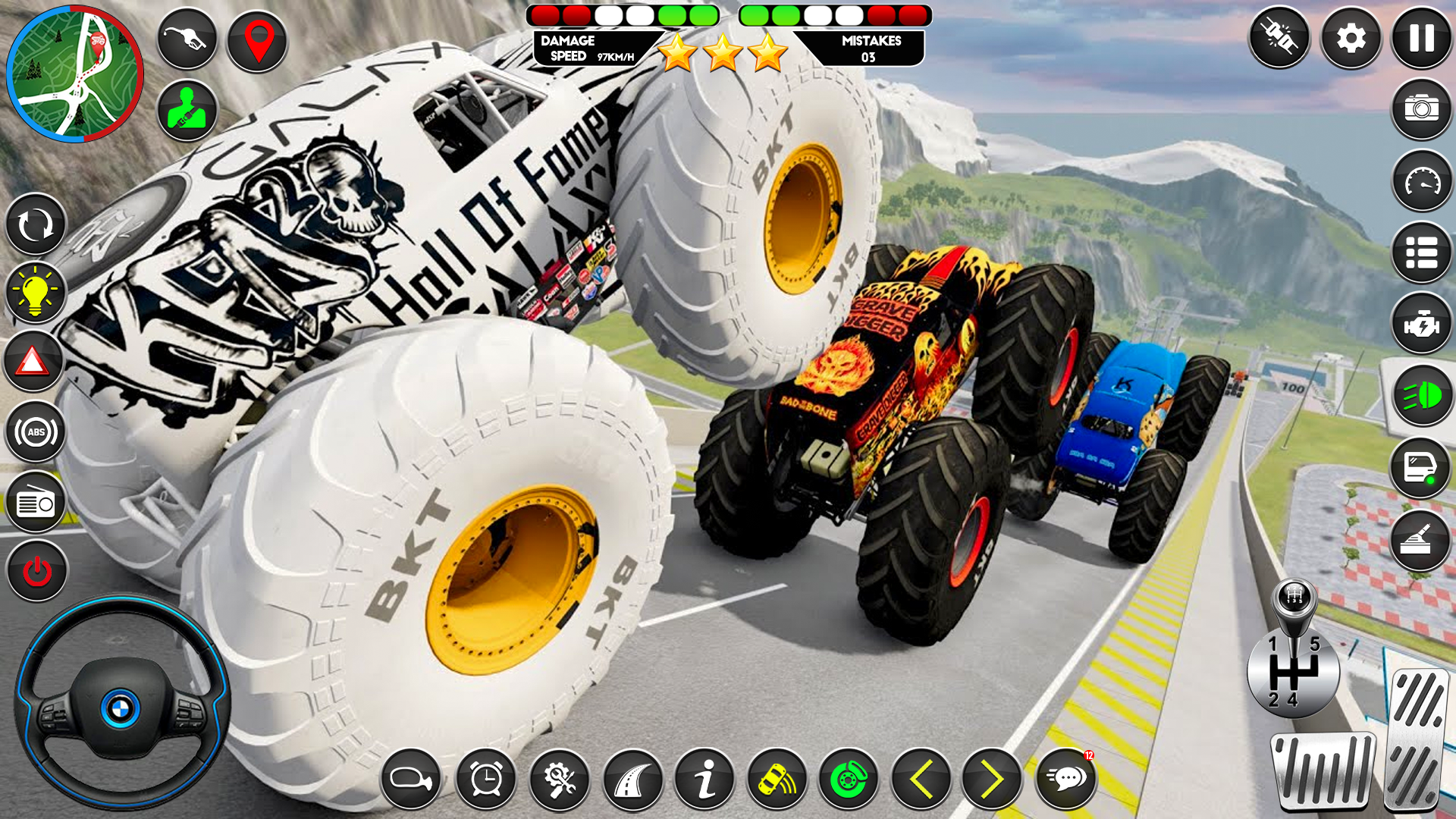Viewport: 1456px width, 819px height.
Task: Open the minimap navigation view
Action: [76, 72]
